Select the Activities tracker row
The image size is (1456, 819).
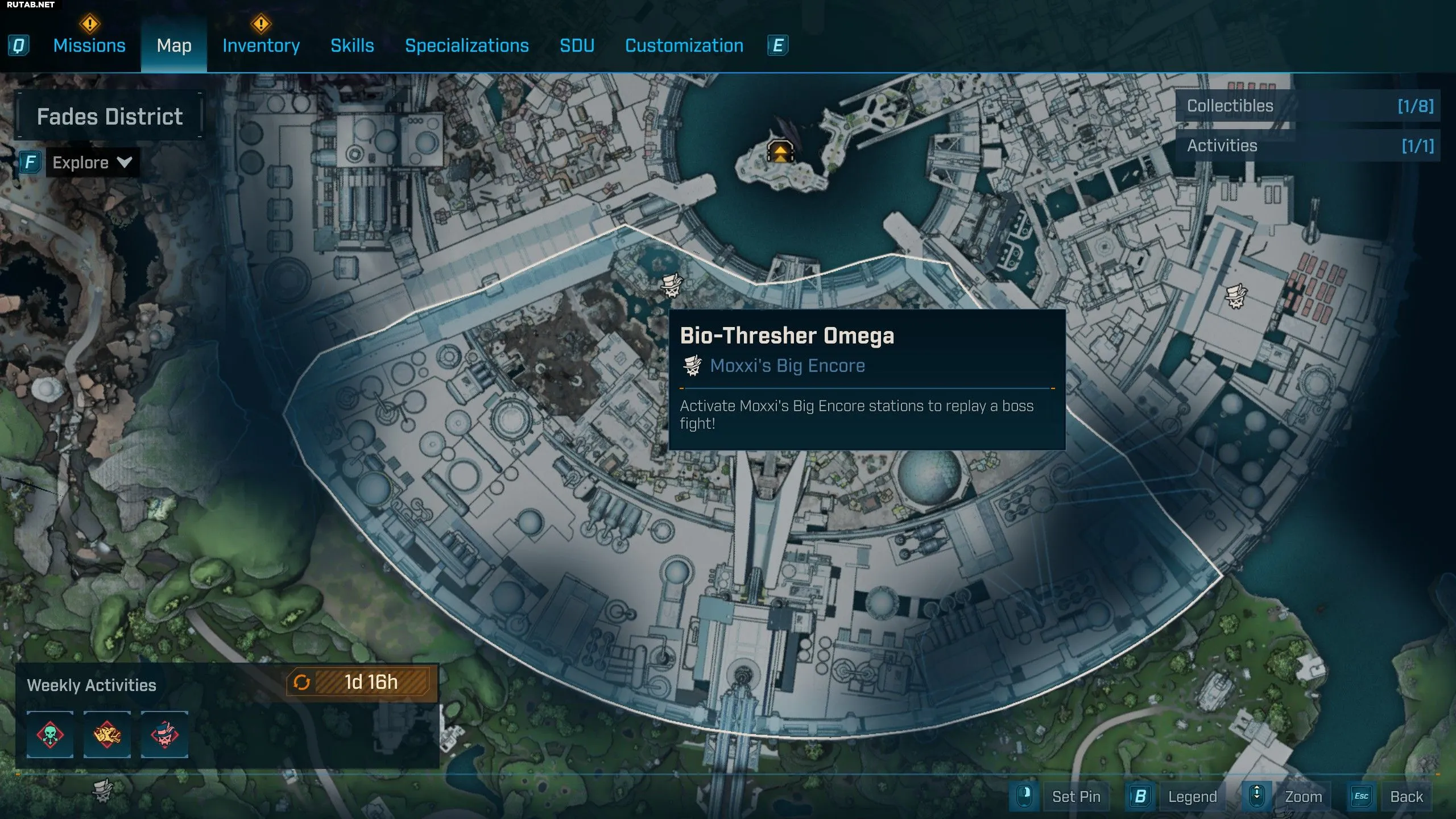[x=1307, y=146]
